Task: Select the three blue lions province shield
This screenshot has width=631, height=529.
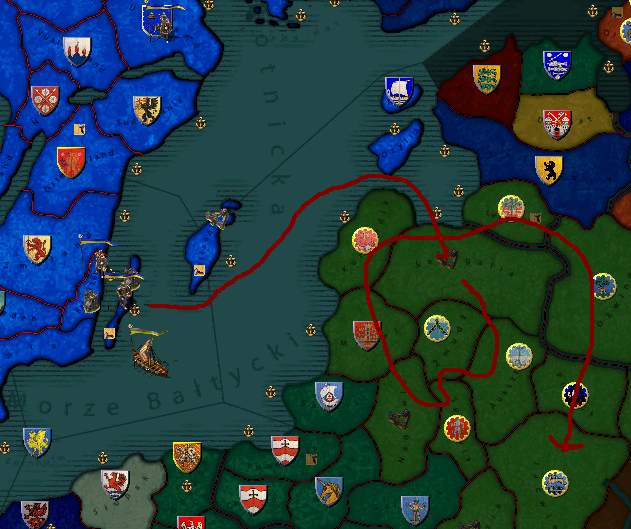Action: (x=486, y=78)
